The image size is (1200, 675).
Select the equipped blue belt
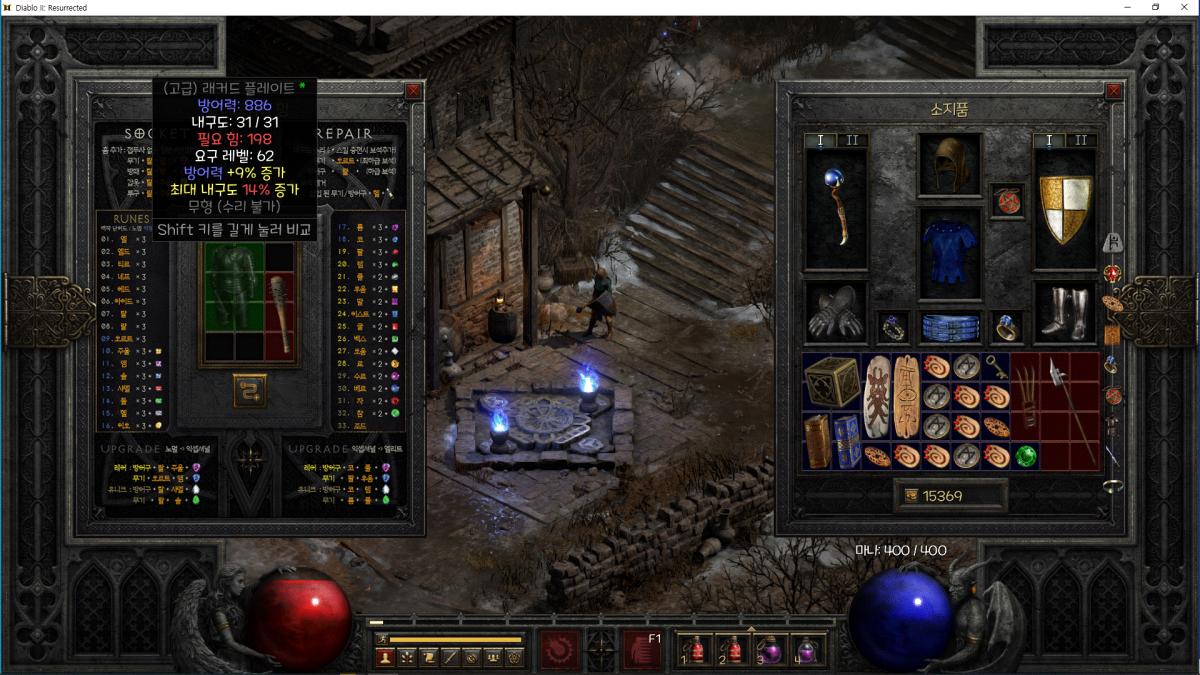point(950,326)
